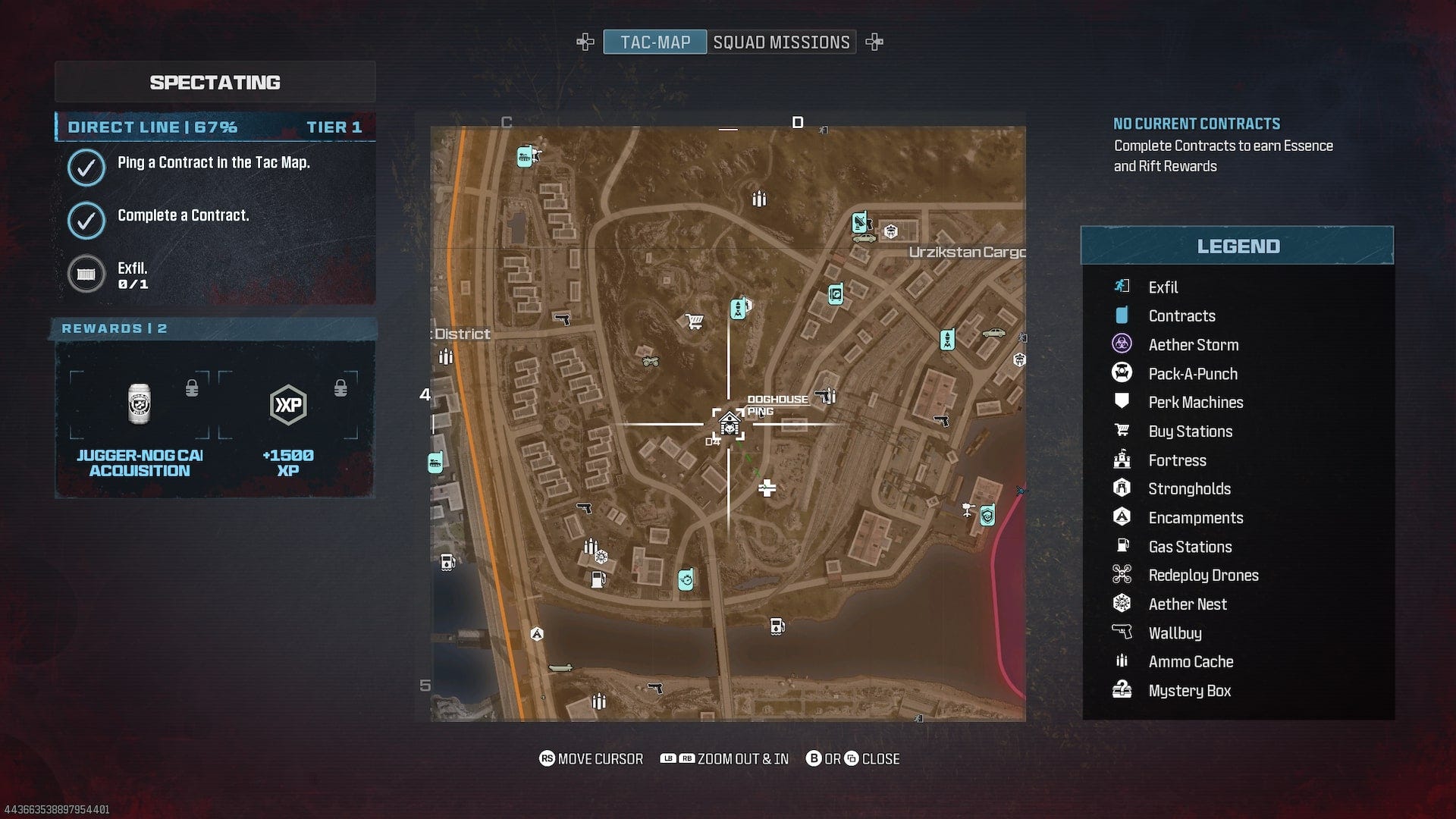
Task: Select the Redeploy Drones legend icon
Action: [x=1122, y=575]
